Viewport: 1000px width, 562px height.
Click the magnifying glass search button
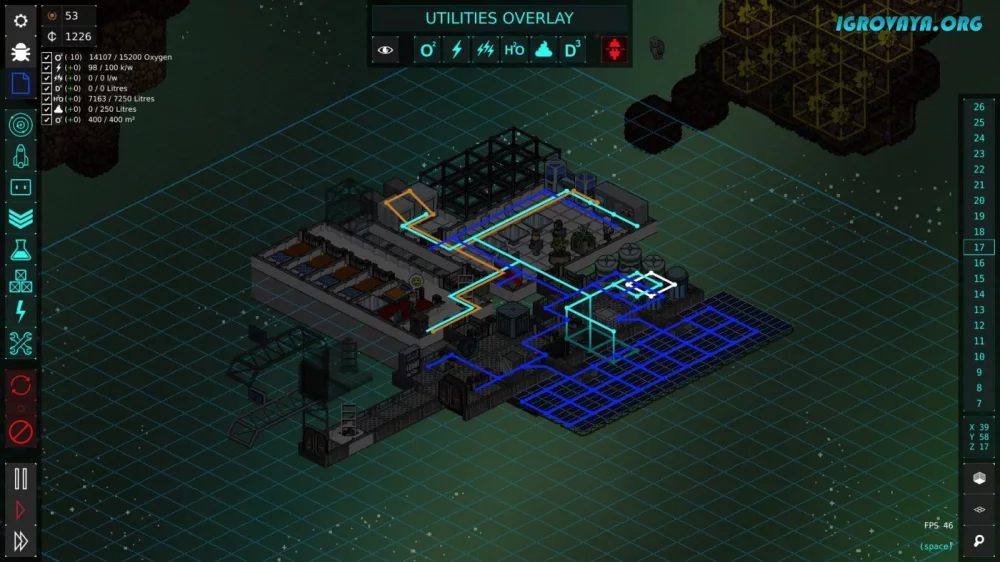[x=978, y=542]
